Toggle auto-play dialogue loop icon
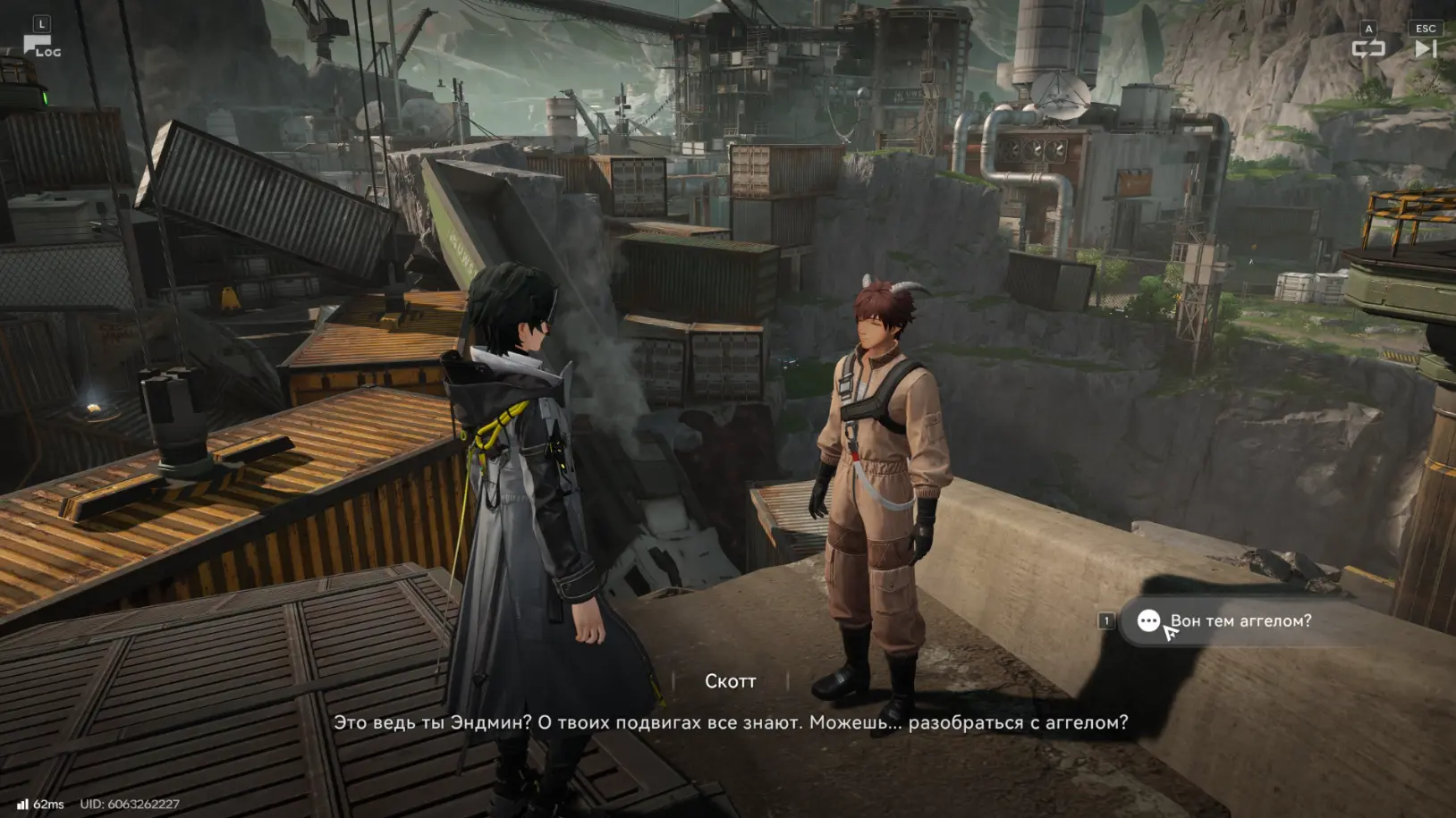 coord(1367,48)
